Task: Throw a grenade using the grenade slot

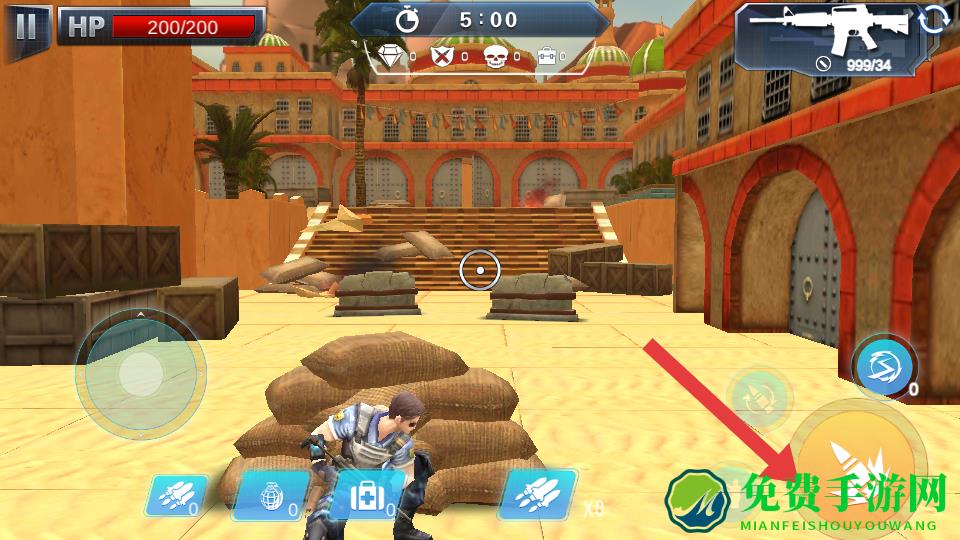Action: coord(269,497)
